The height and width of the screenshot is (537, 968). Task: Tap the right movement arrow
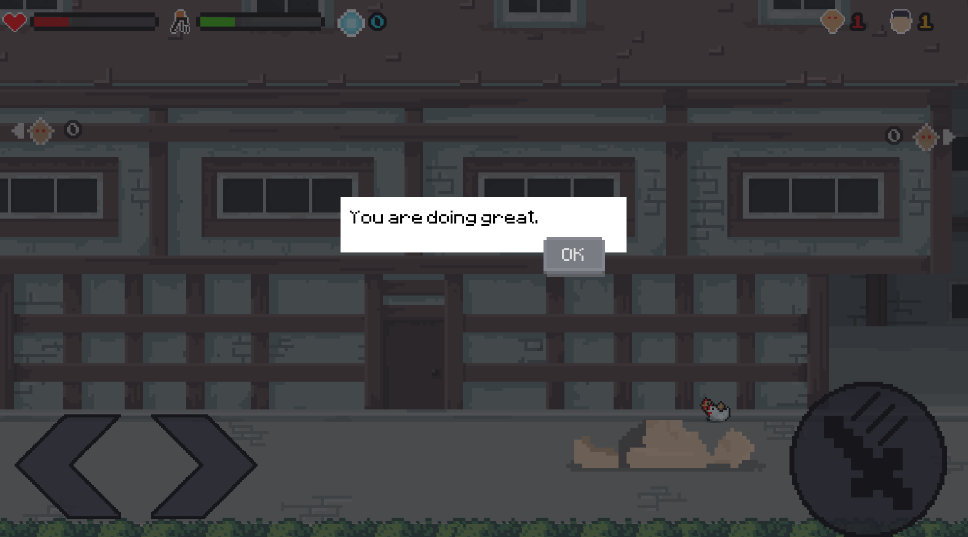(x=204, y=465)
